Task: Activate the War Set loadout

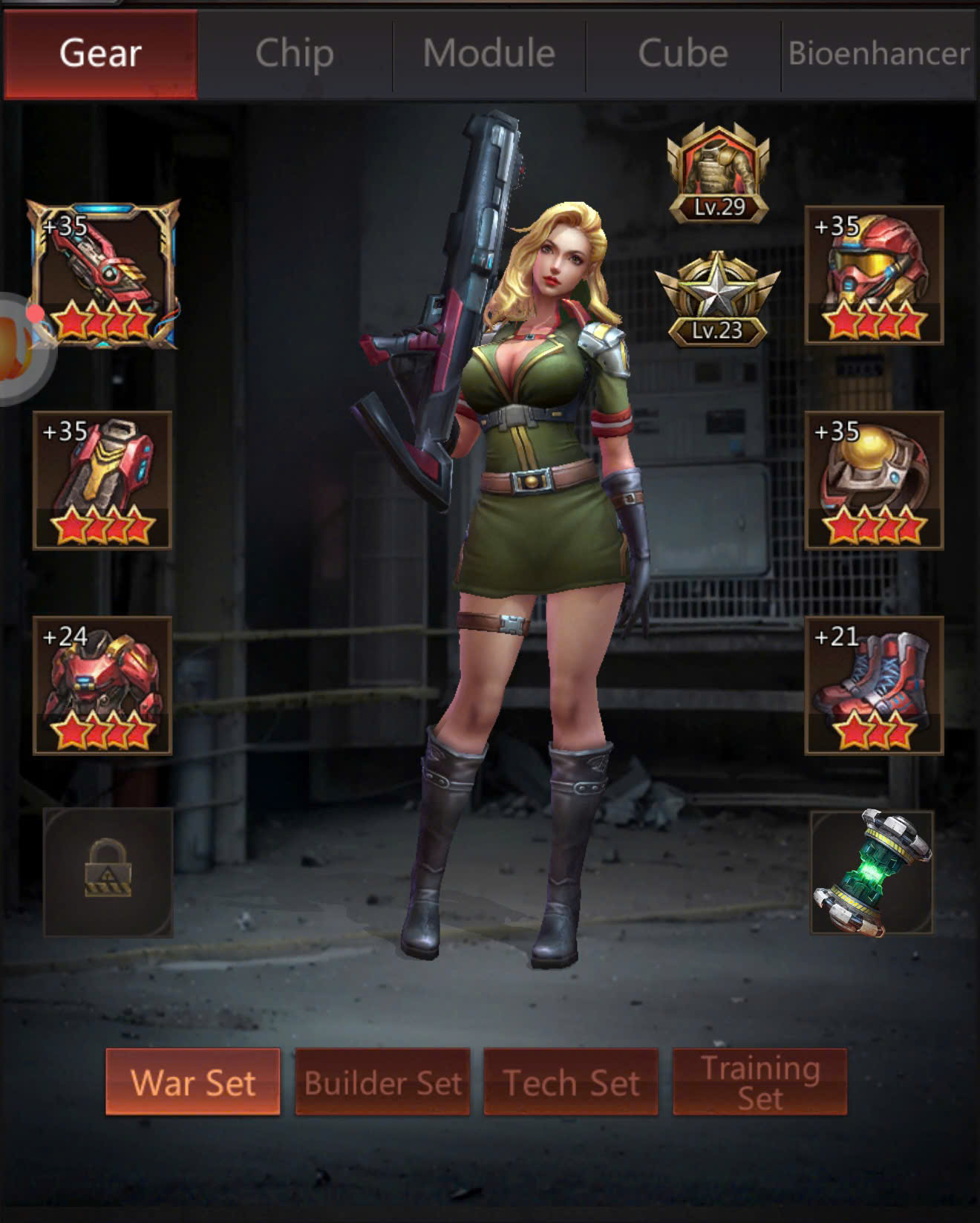Action: coord(193,1082)
